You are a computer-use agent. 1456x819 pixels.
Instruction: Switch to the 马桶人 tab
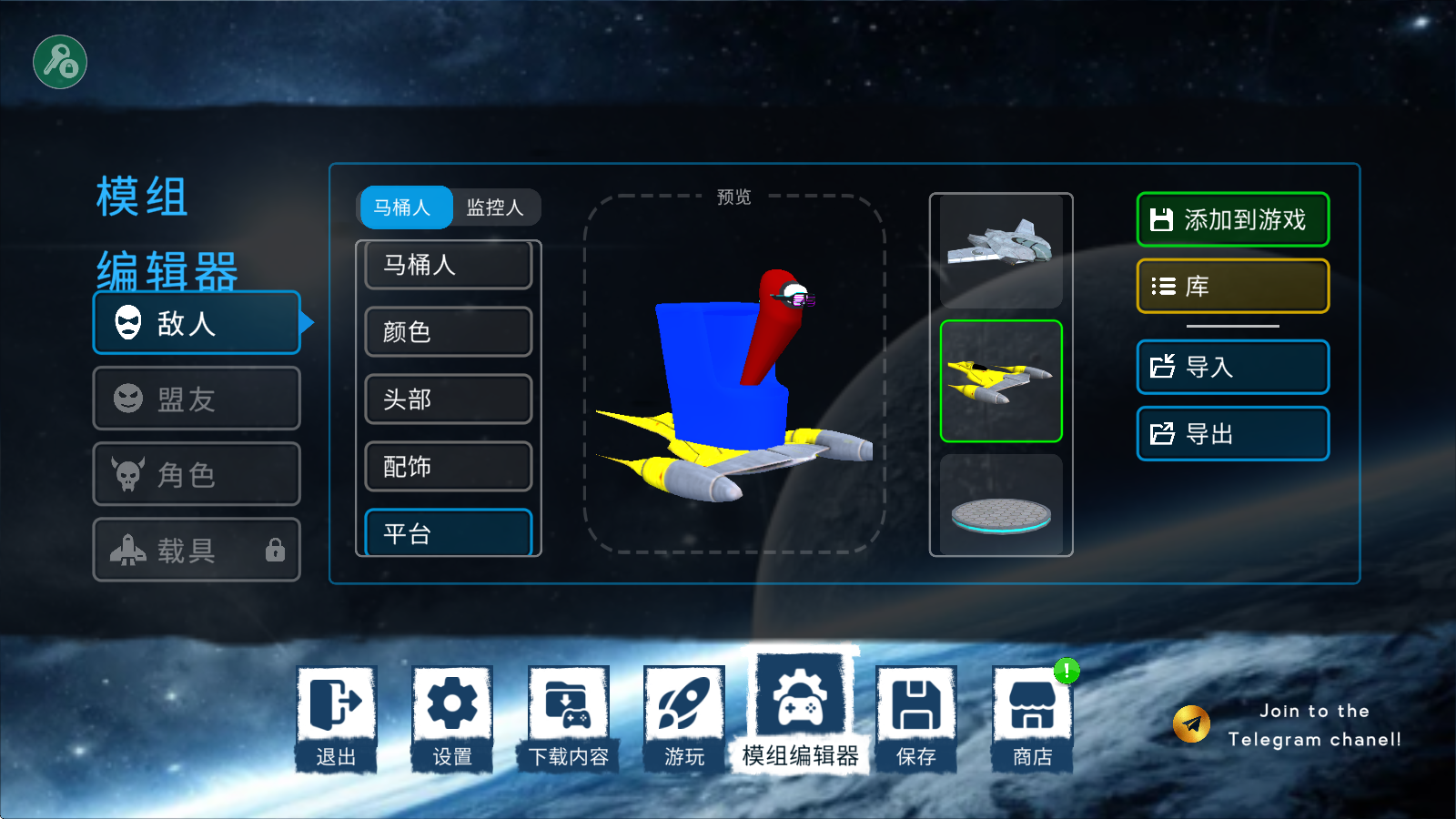click(405, 207)
